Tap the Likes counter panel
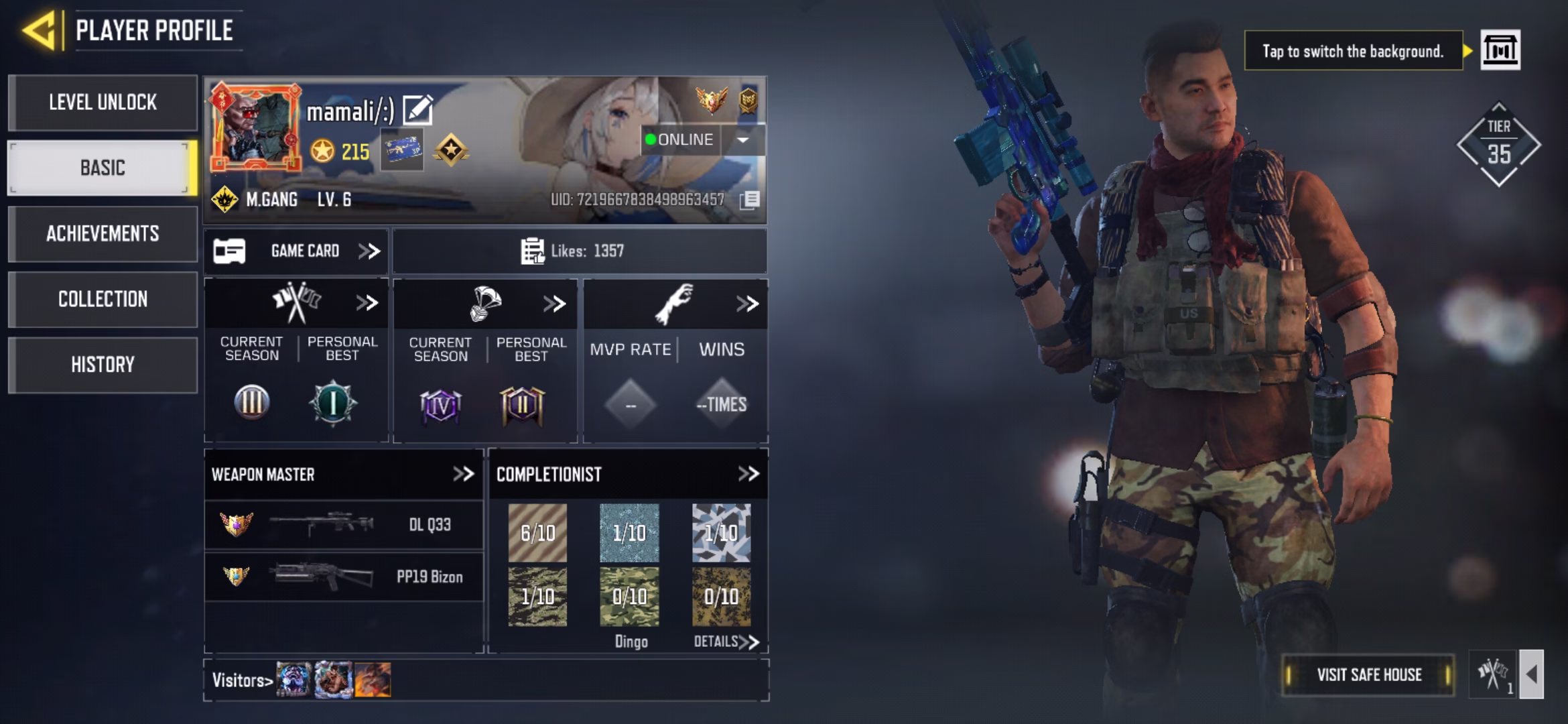This screenshot has height=724, width=1568. pos(579,251)
